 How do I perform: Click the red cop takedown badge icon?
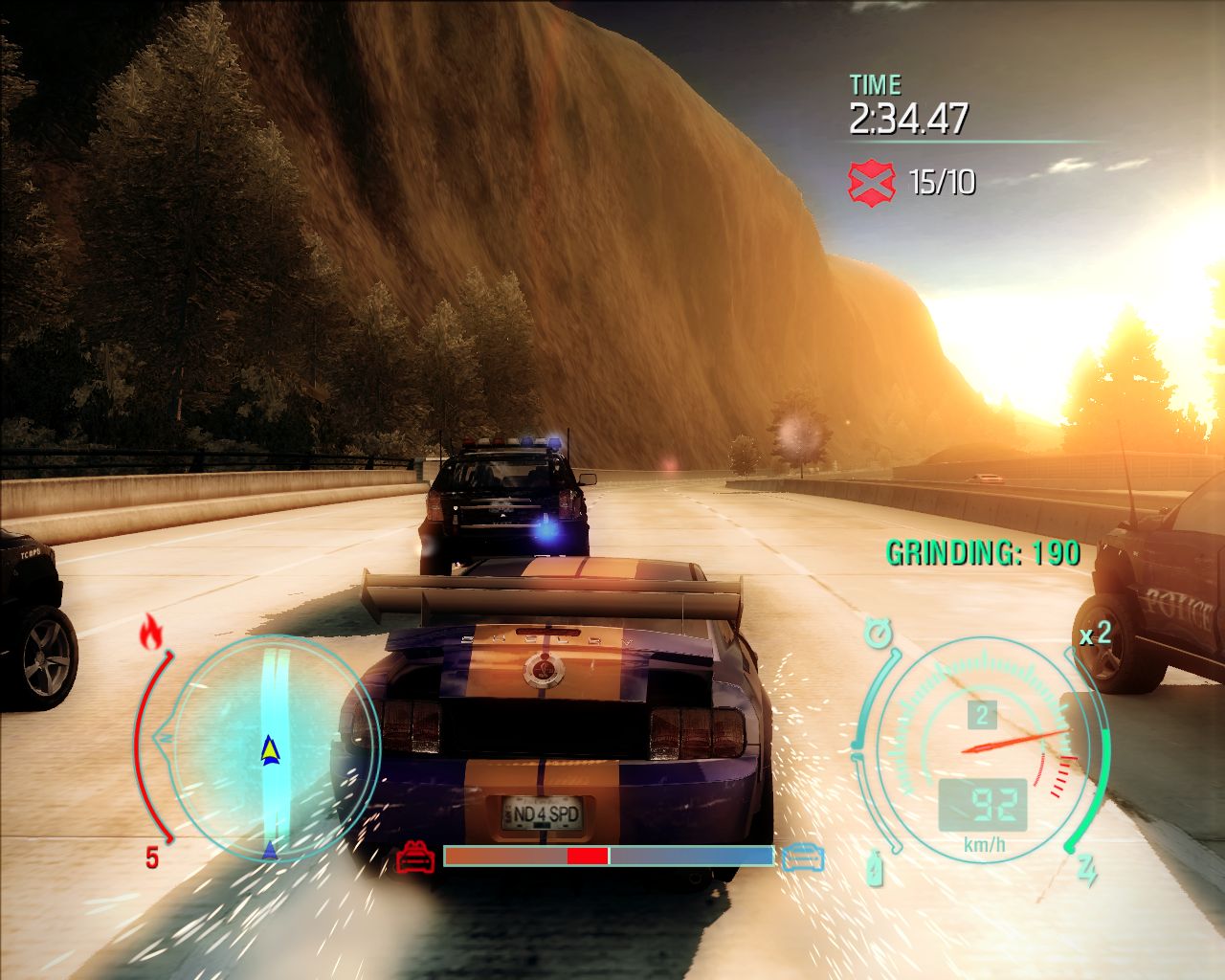[x=871, y=181]
